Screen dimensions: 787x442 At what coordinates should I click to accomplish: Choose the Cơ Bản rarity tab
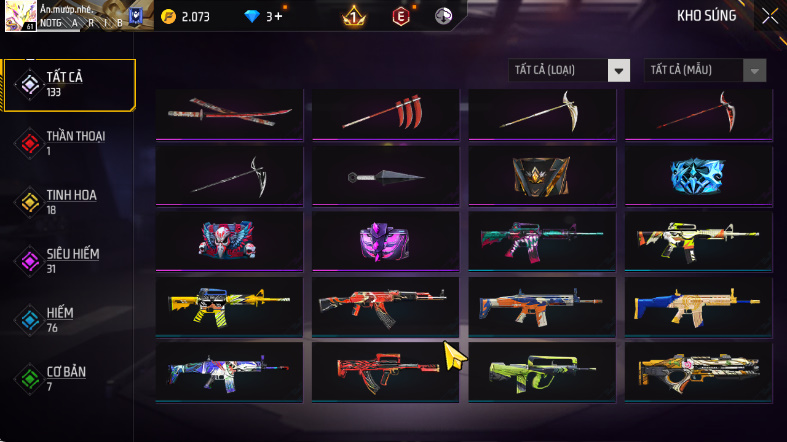coord(69,379)
